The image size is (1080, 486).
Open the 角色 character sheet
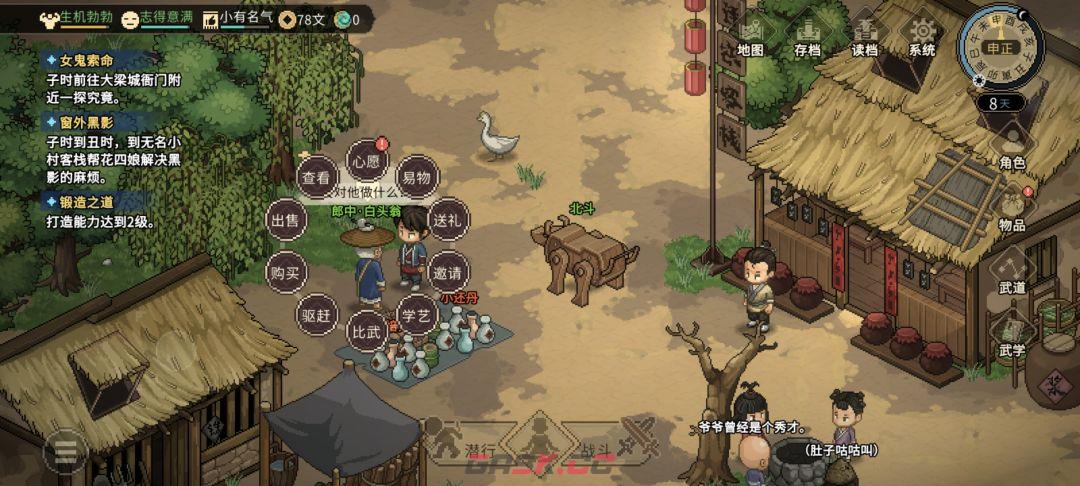tap(1012, 146)
